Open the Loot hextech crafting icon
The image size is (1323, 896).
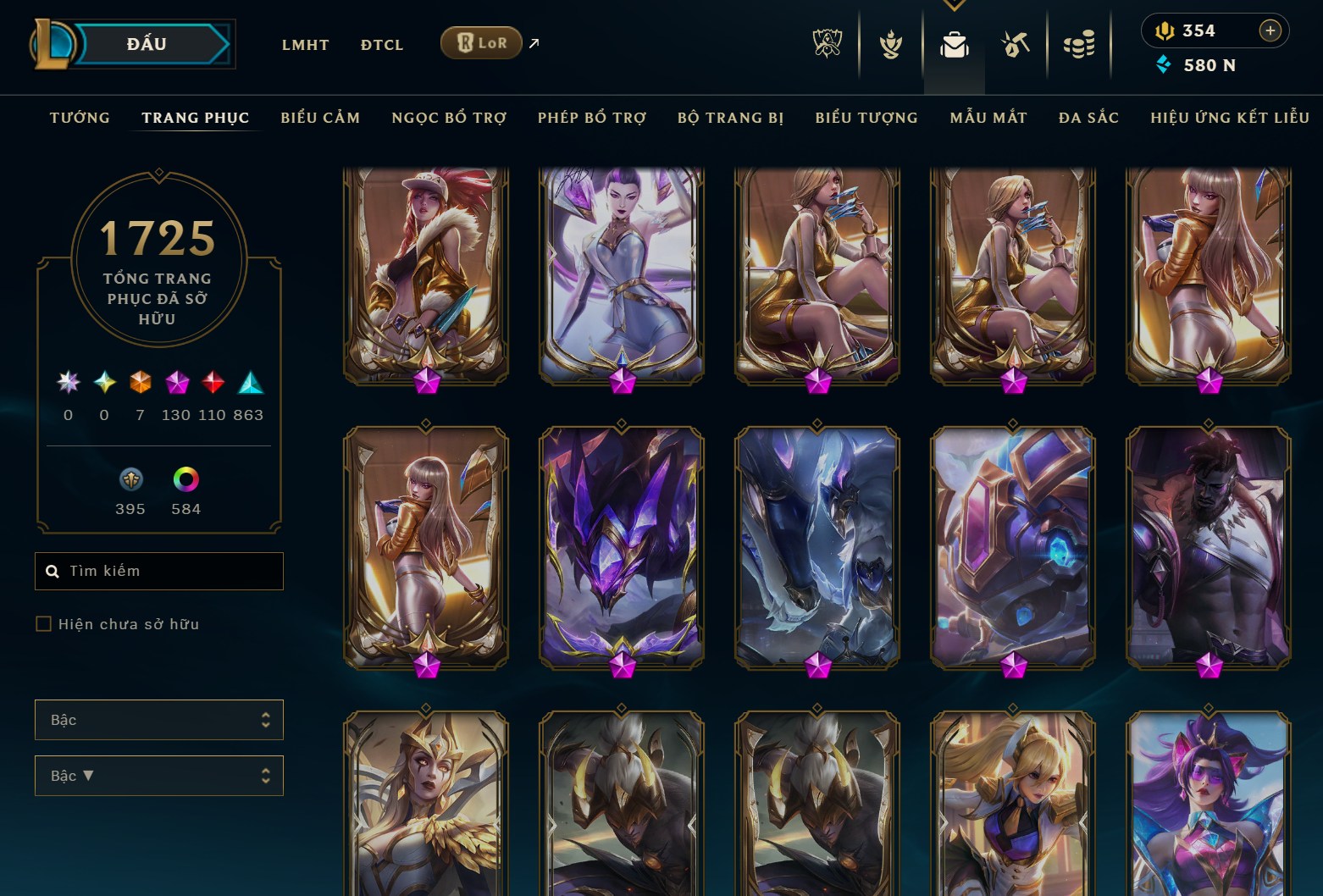tap(1015, 42)
